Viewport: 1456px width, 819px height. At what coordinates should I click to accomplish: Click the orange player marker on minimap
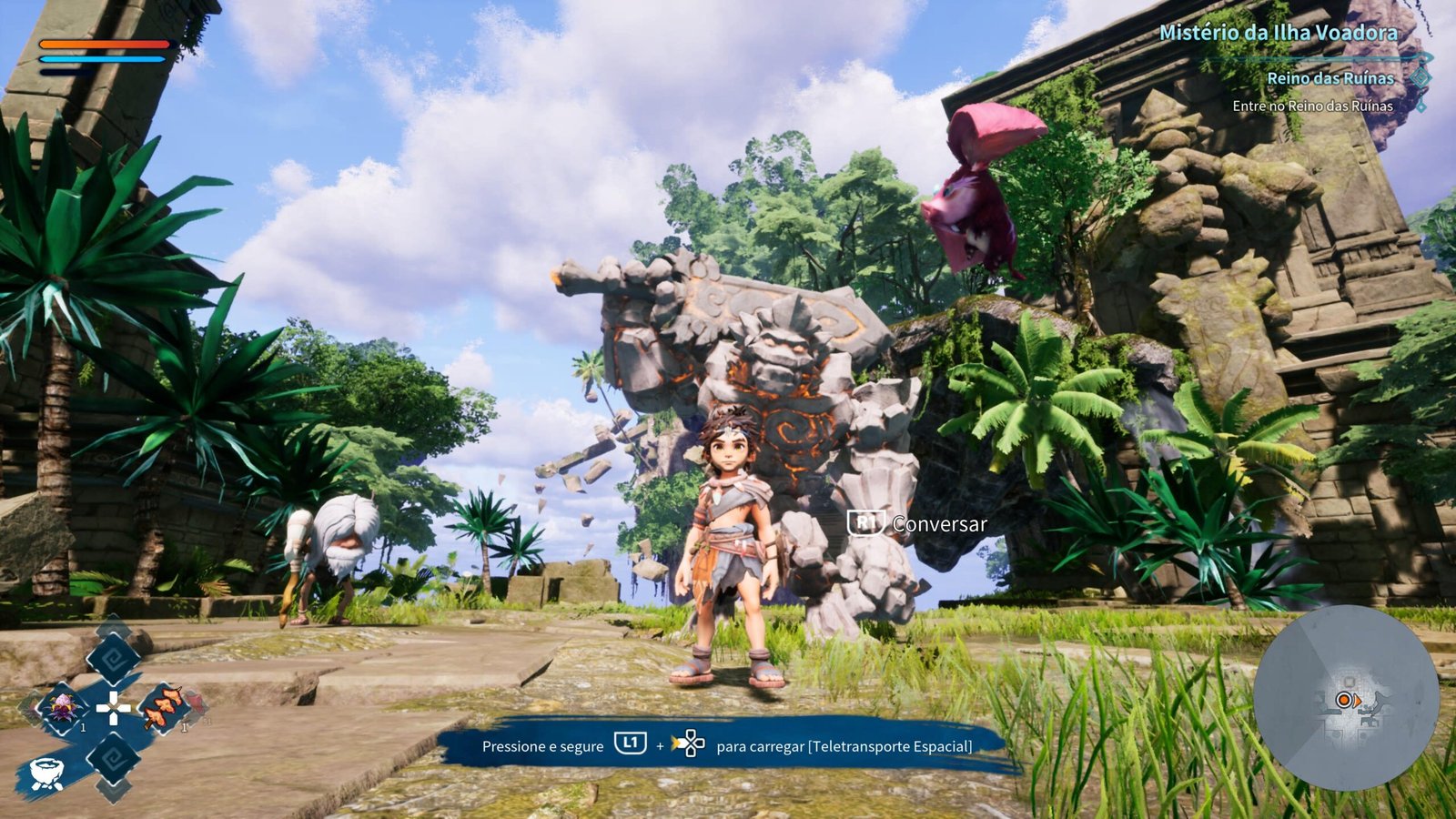[x=1344, y=700]
